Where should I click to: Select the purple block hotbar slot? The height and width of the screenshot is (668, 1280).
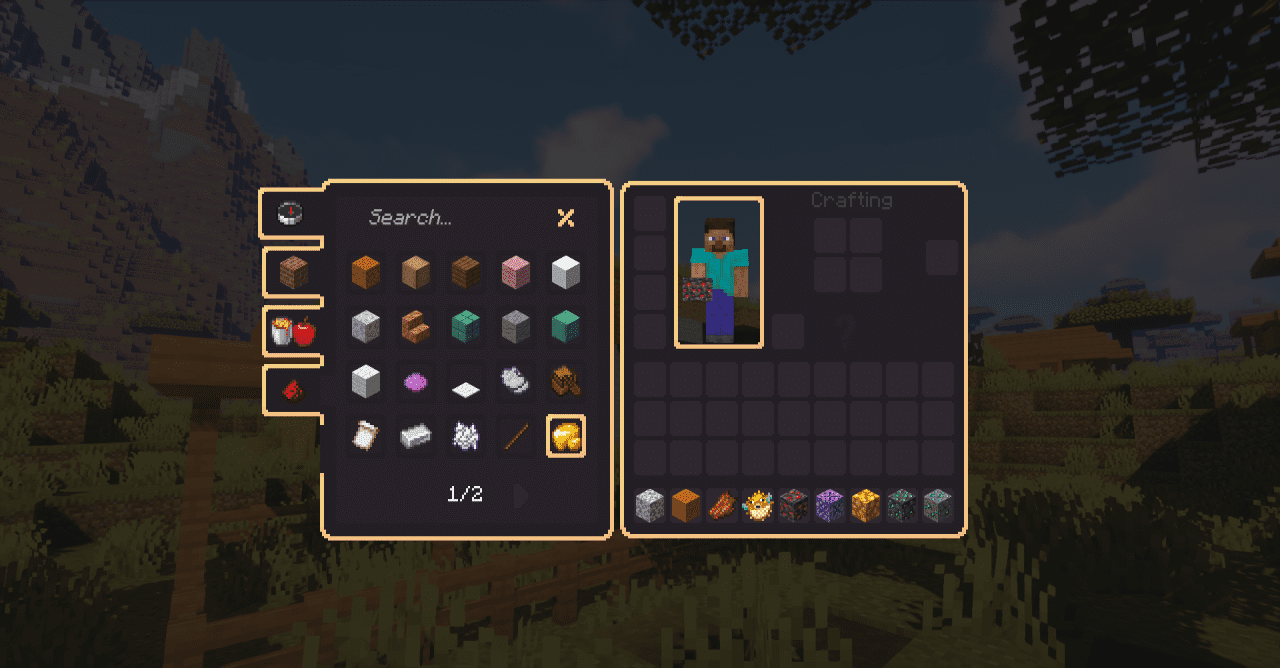831,506
